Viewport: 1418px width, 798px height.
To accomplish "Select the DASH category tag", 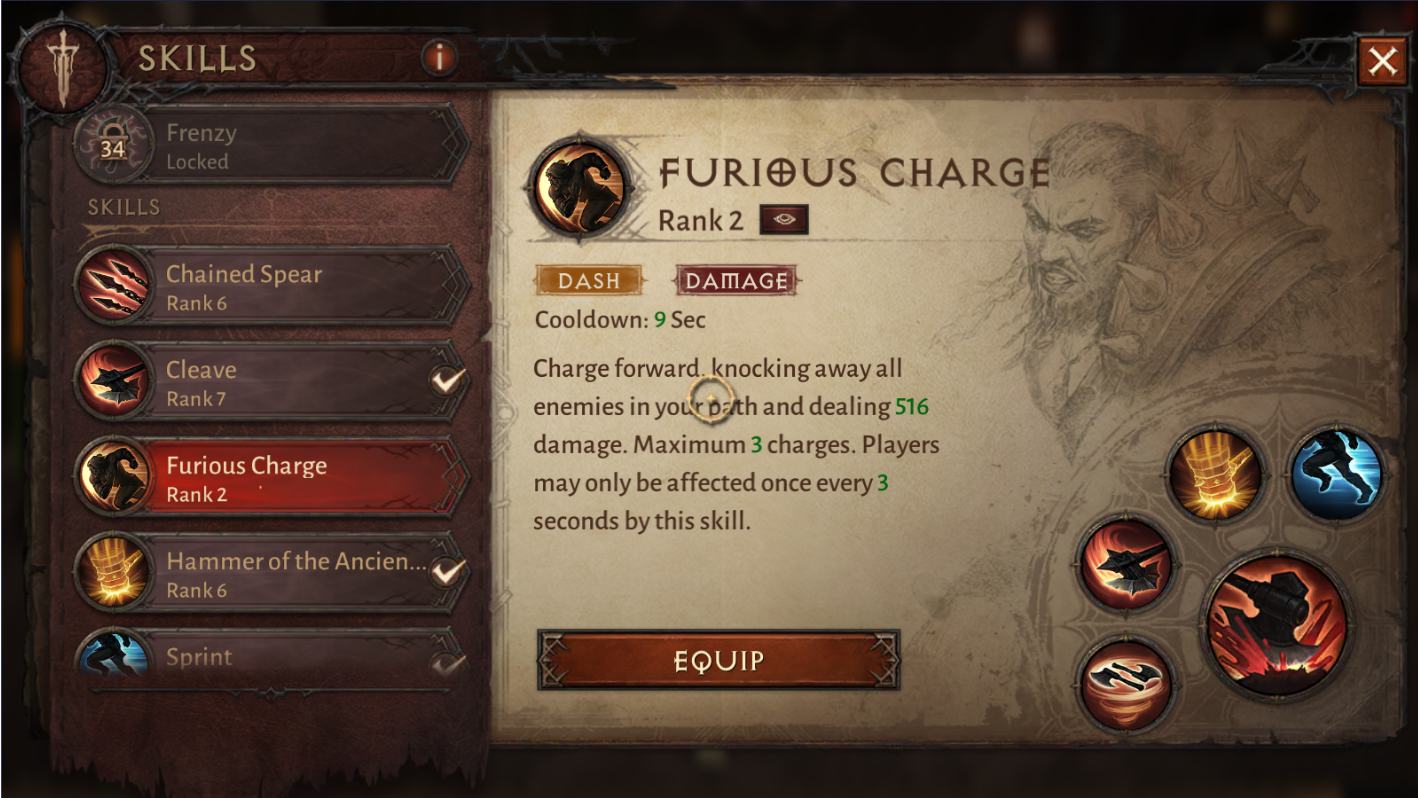I will [589, 281].
